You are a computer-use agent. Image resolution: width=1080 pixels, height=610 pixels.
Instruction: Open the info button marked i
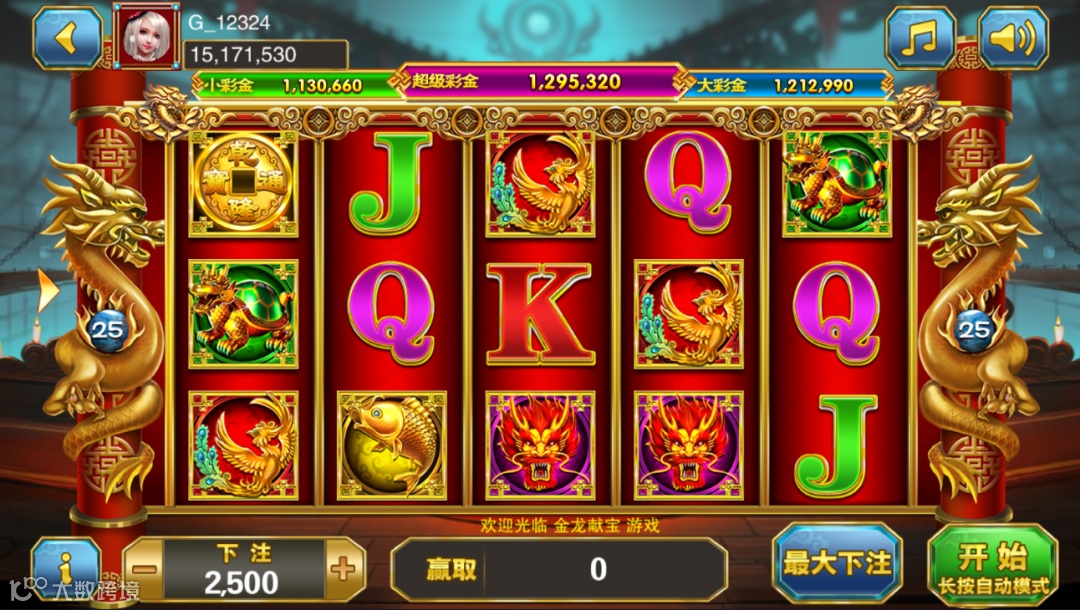click(65, 566)
